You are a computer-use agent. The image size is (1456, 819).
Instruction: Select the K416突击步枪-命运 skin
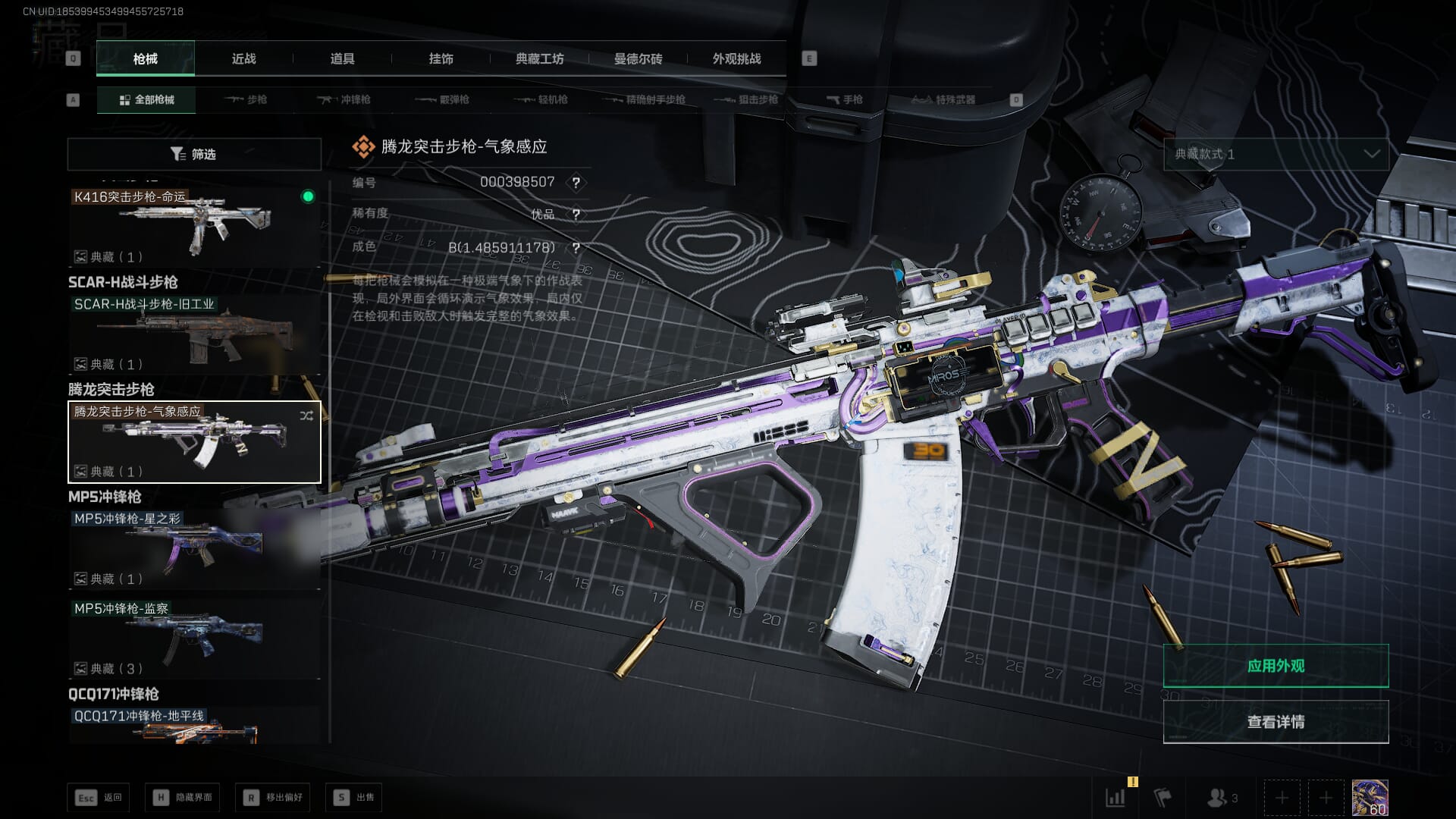194,226
